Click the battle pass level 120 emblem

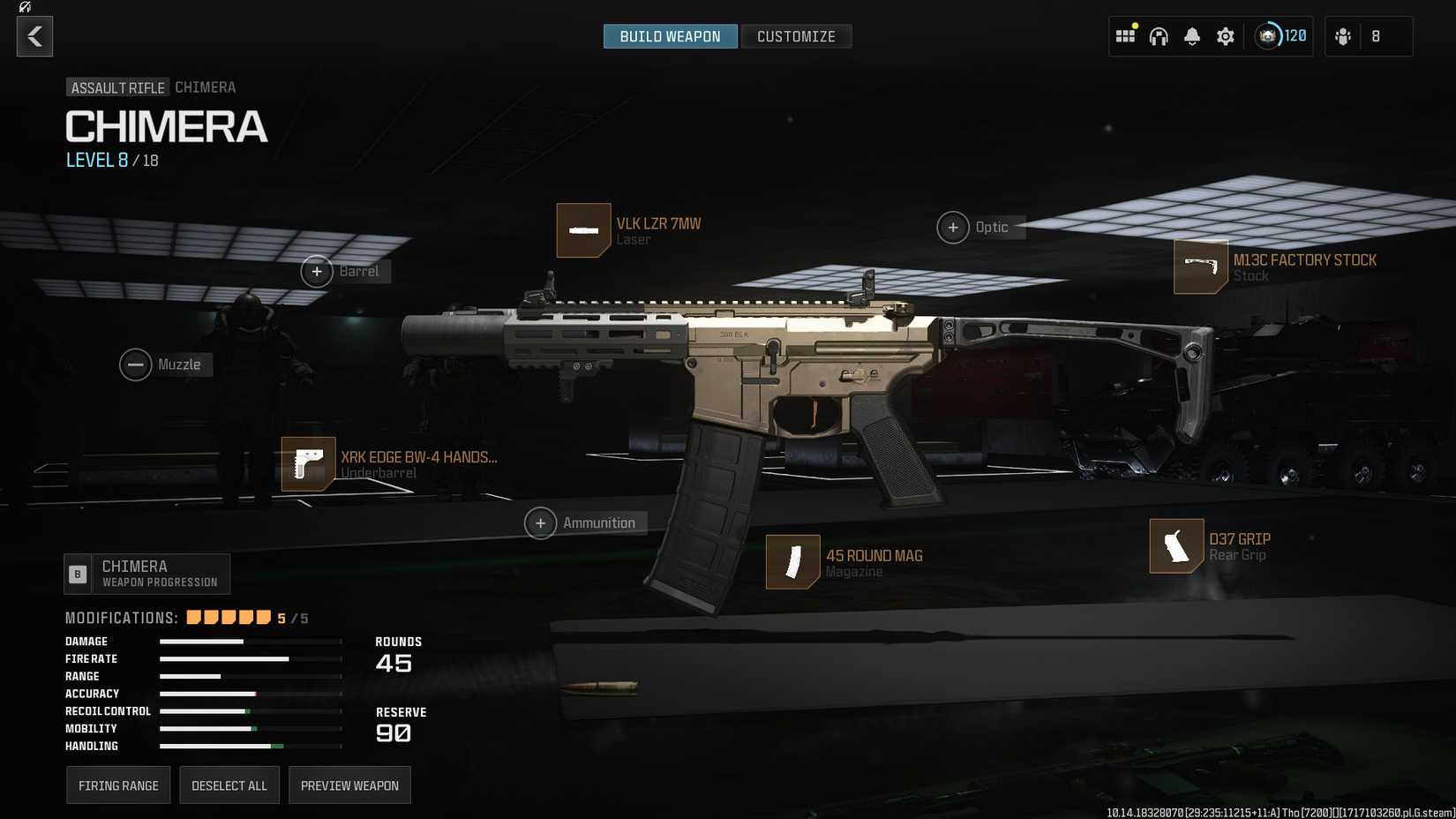[x=1269, y=36]
